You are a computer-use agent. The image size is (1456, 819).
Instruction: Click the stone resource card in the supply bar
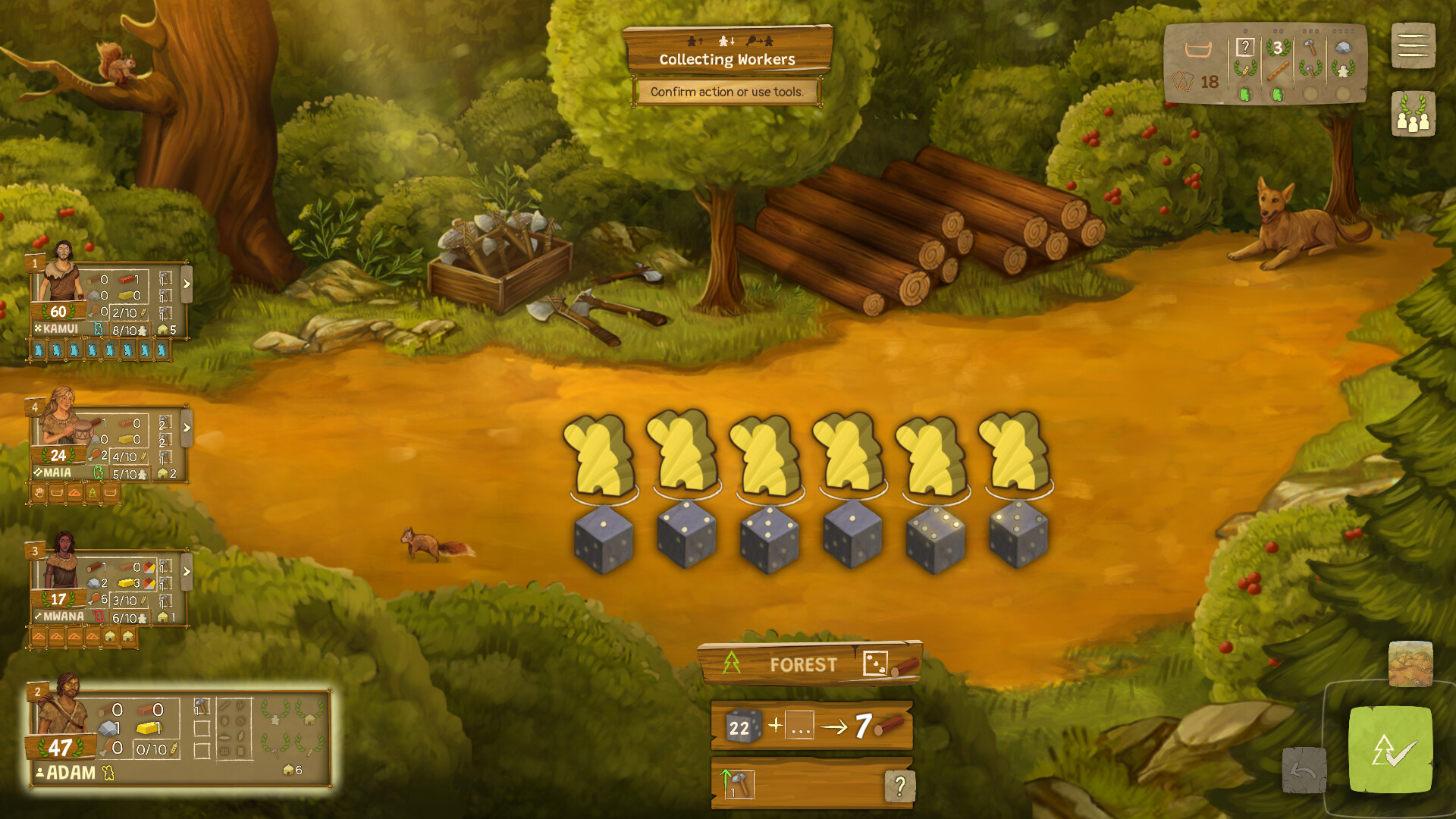click(x=1344, y=46)
